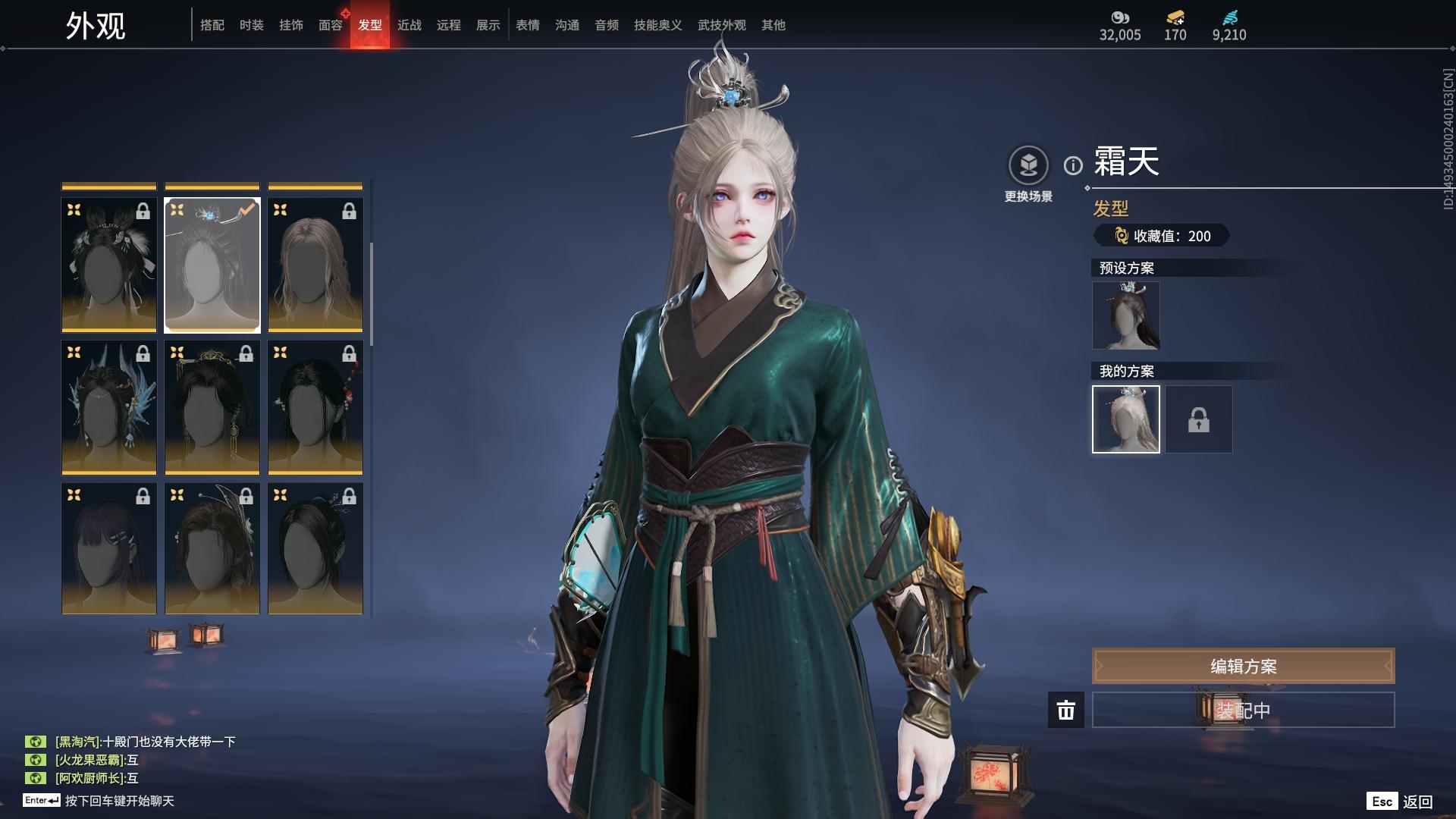The width and height of the screenshot is (1456, 819).
Task: Open 编辑方案 to edit the scheme
Action: pos(1243,666)
